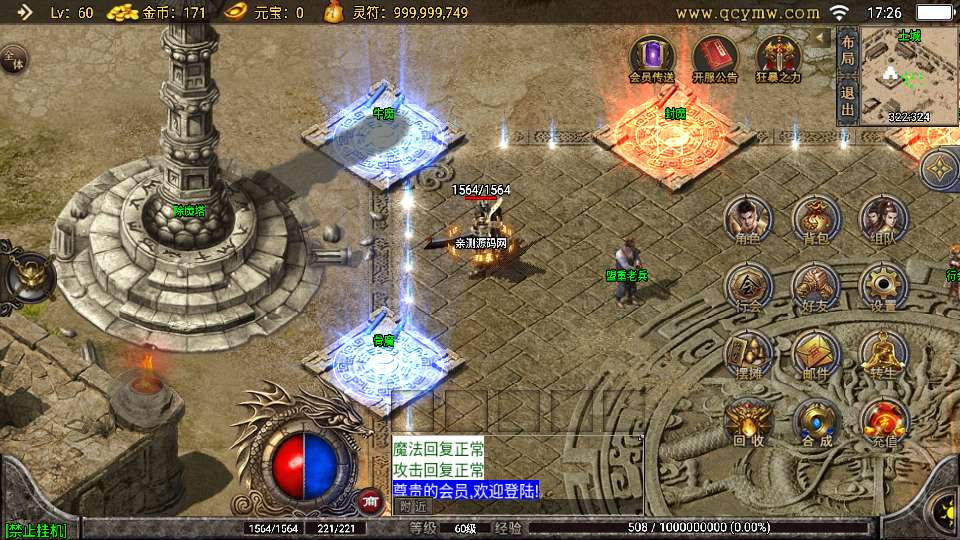Open the 合成 synthesis menu

point(816,420)
